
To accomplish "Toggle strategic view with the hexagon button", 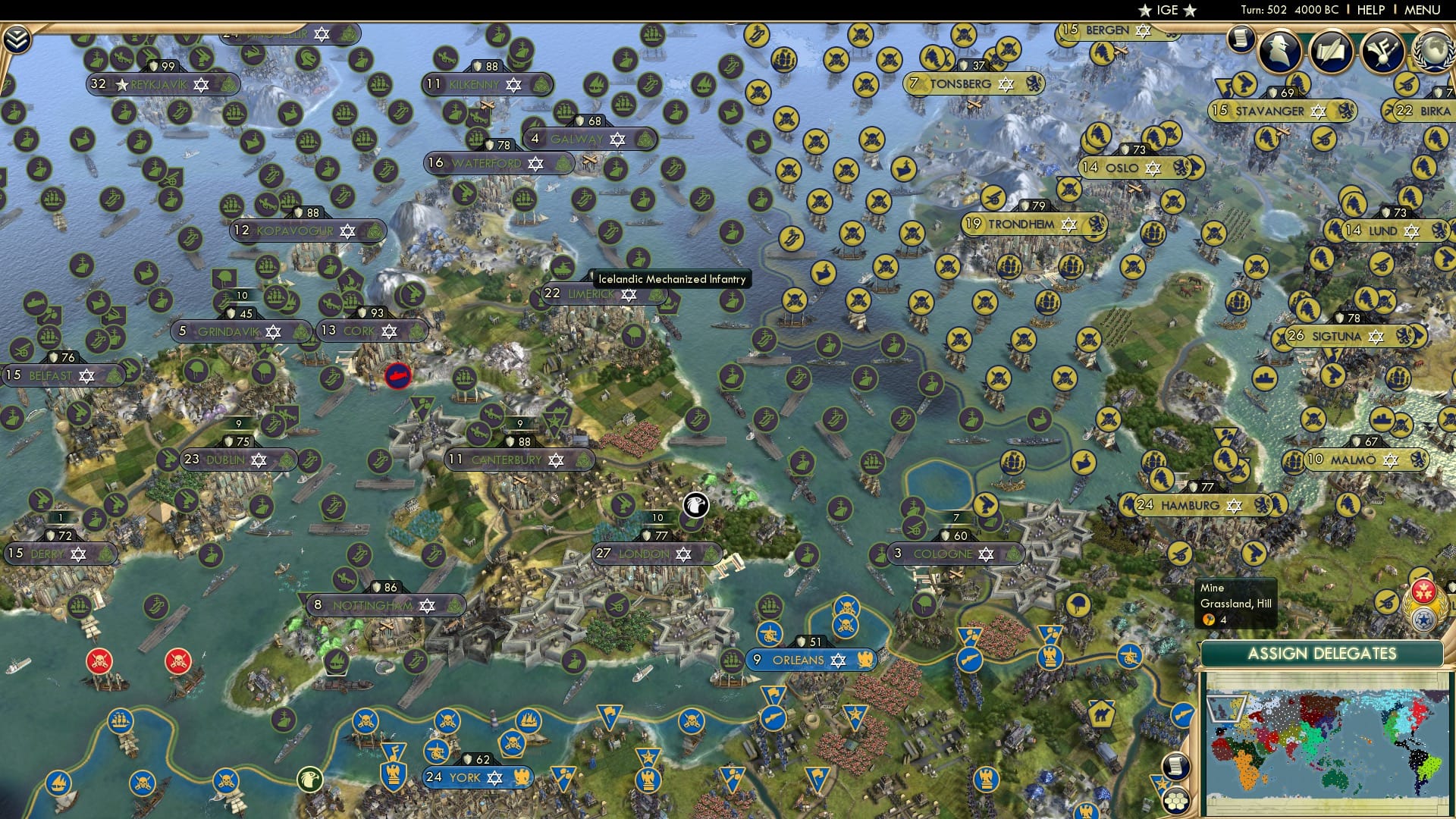I will pyautogui.click(x=1176, y=801).
